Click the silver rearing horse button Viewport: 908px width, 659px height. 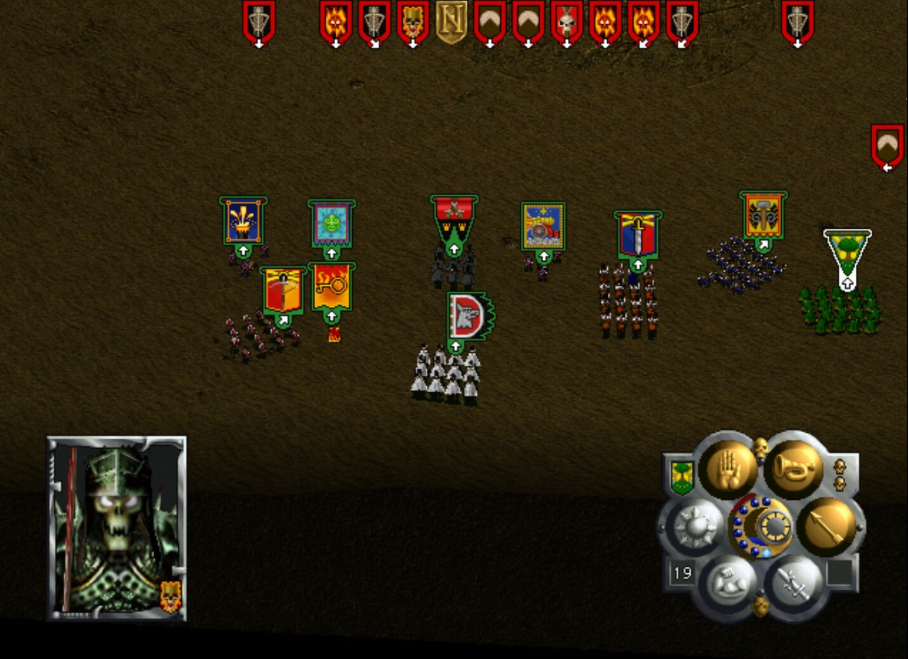pyautogui.click(x=727, y=580)
